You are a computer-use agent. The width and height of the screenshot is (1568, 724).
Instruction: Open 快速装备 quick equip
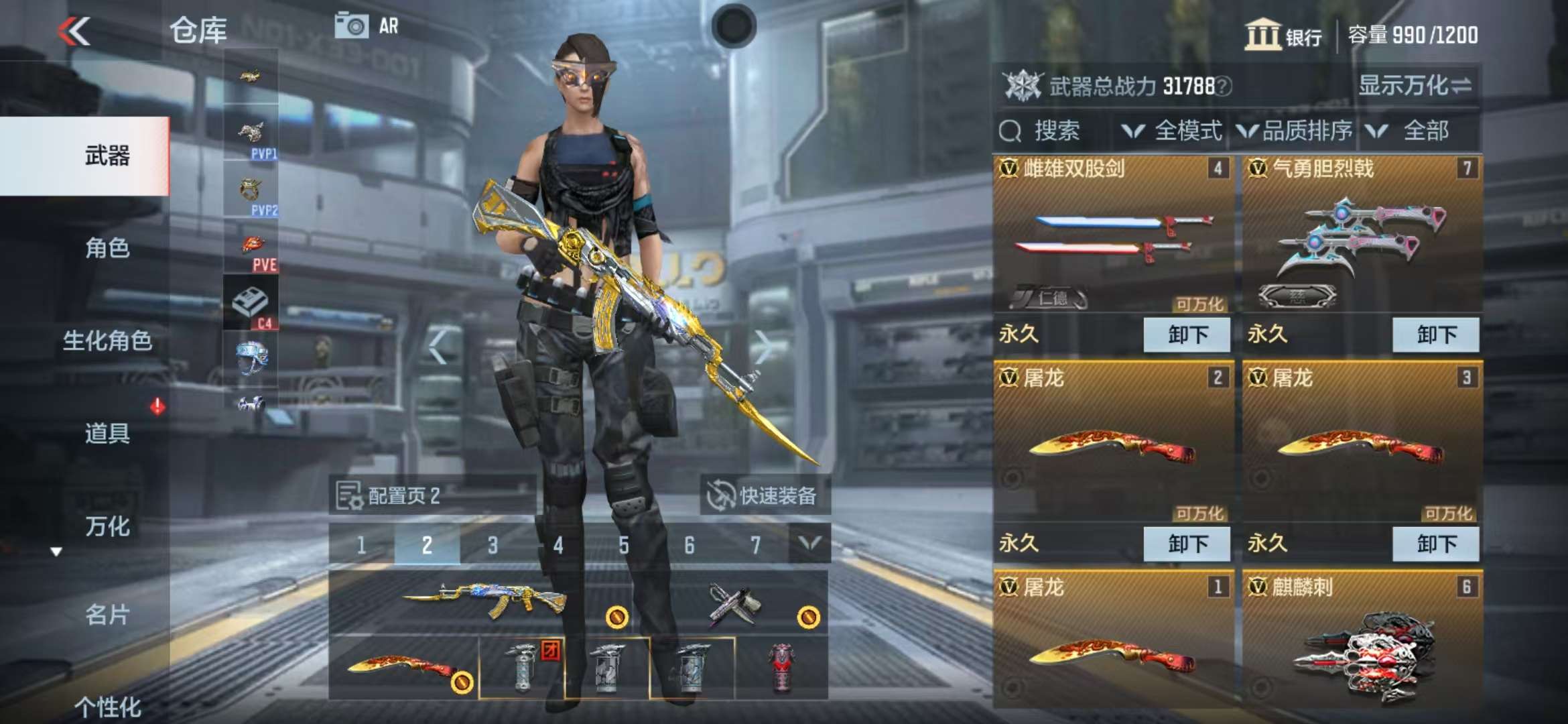tap(765, 496)
